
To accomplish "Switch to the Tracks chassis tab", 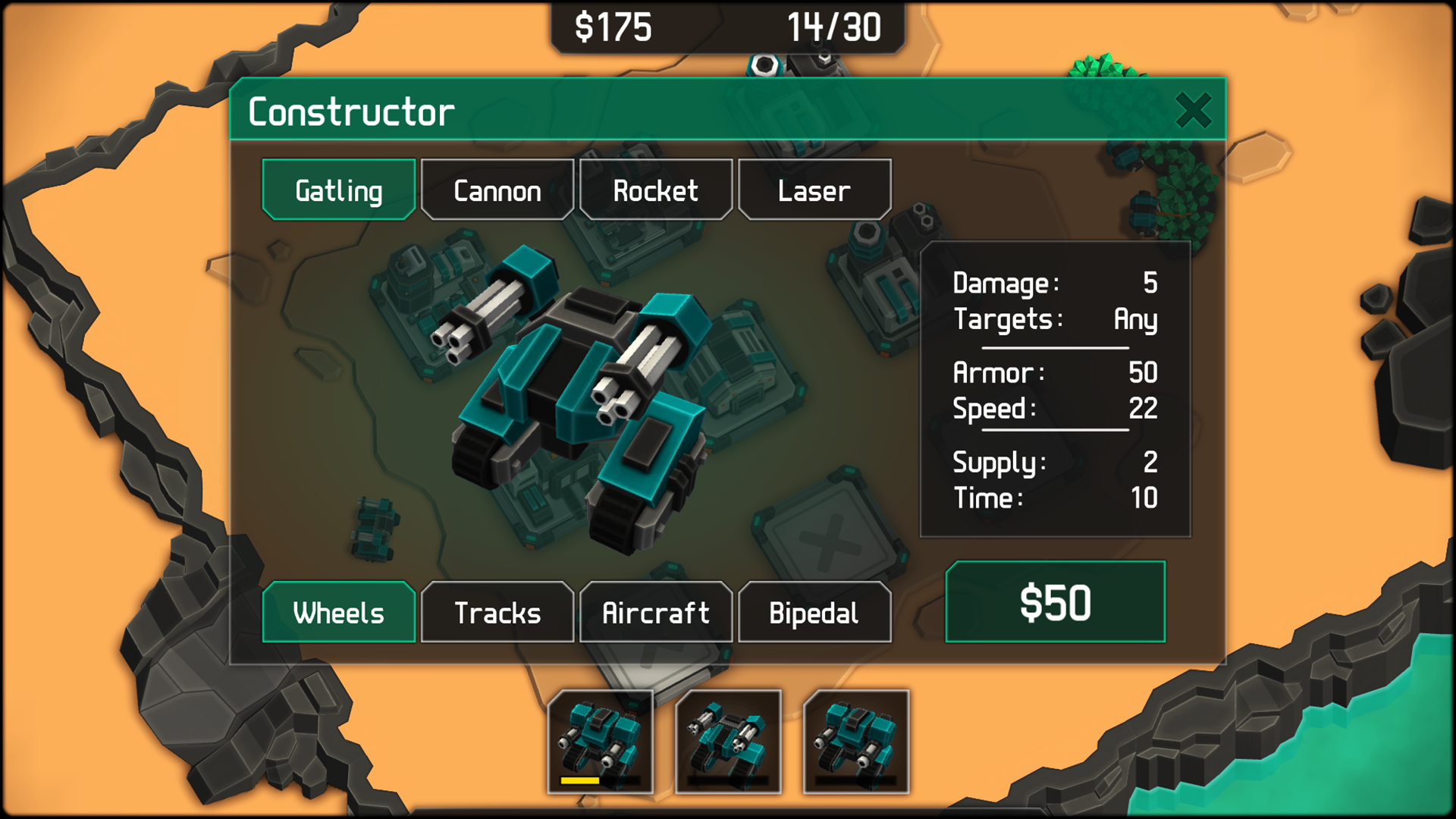I will pyautogui.click(x=497, y=612).
